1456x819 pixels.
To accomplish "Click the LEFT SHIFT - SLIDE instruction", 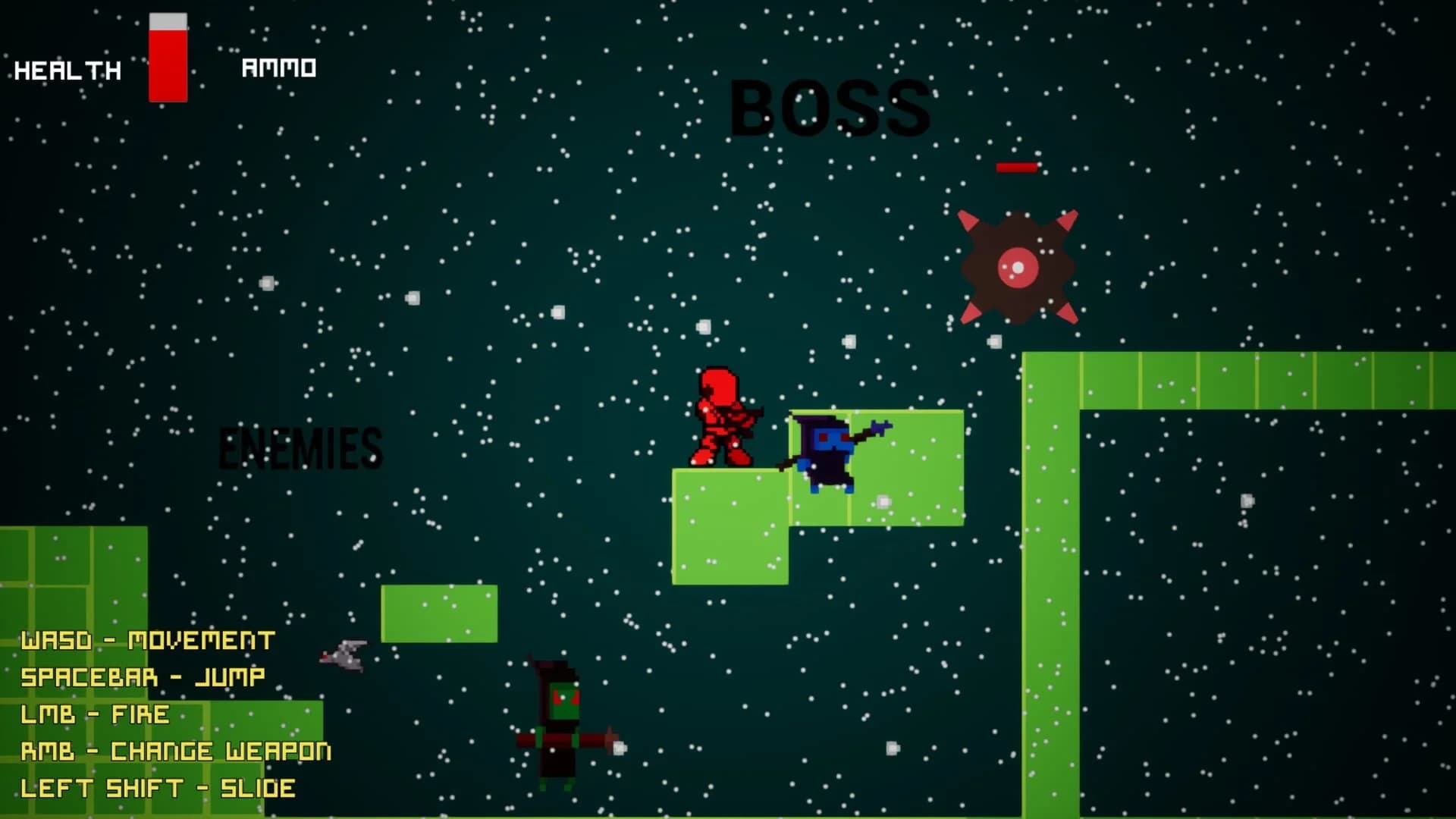I will (x=157, y=789).
